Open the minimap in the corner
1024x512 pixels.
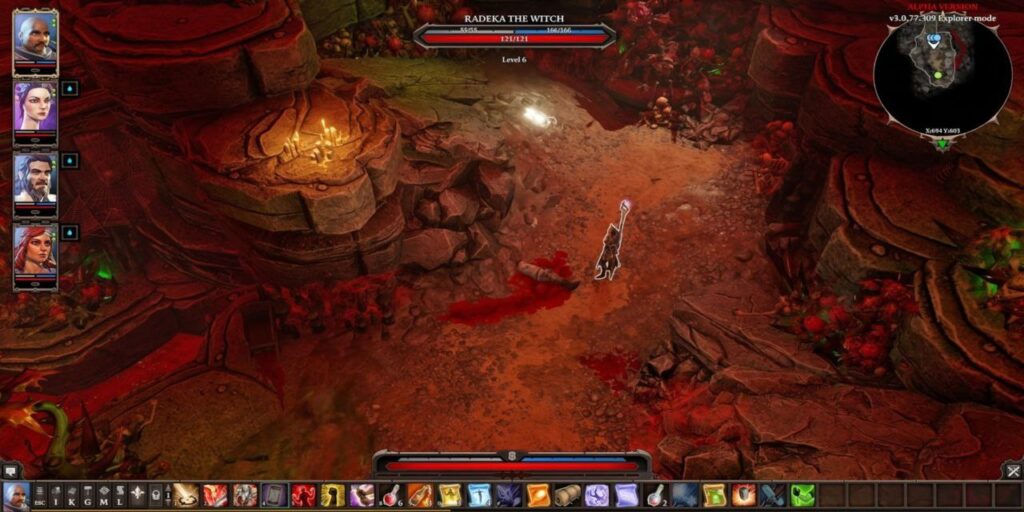point(942,77)
